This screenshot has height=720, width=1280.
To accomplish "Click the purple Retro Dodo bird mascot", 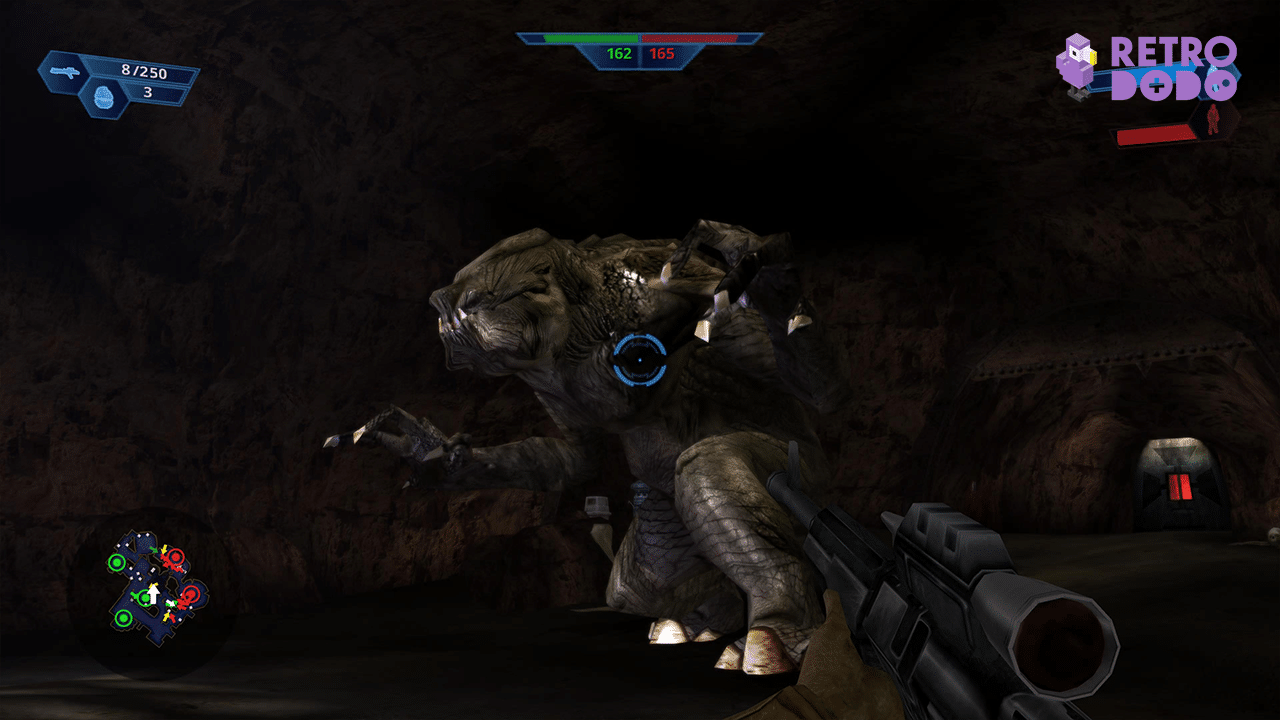I will (1077, 62).
